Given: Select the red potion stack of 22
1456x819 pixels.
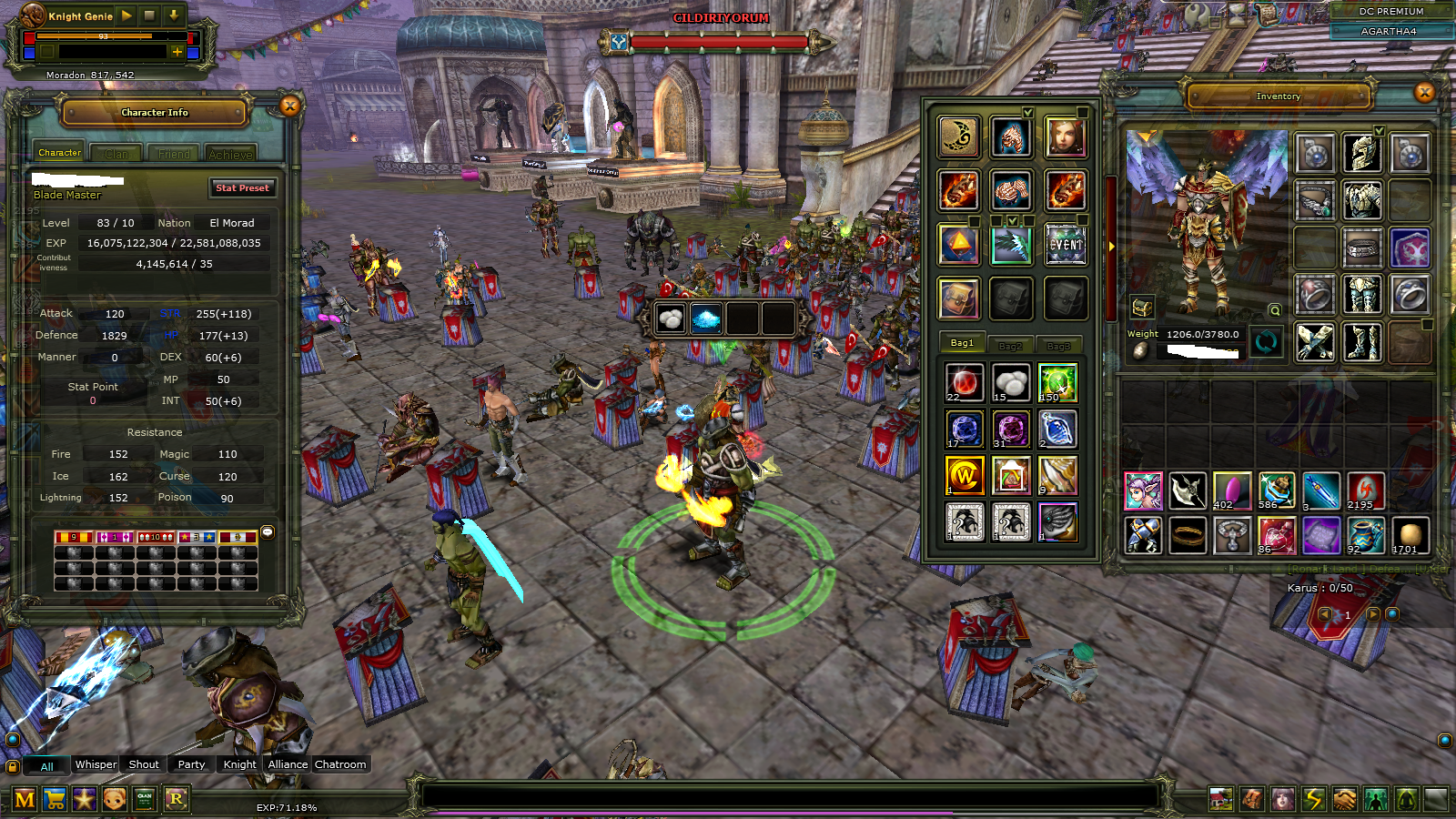Looking at the screenshot, I should coord(964,382).
